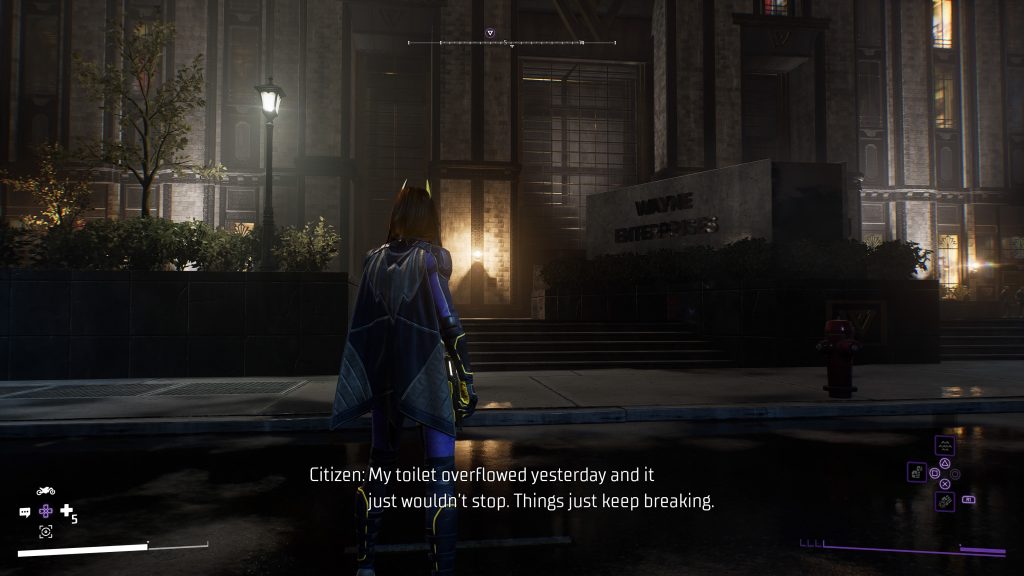Image resolution: width=1024 pixels, height=576 pixels.
Task: Click the compass bar at top center
Action: coord(511,43)
